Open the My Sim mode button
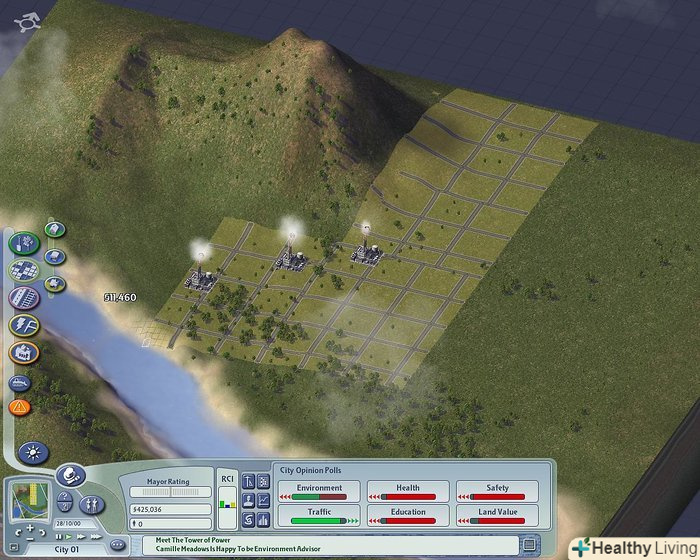The width and height of the screenshot is (700, 560). coord(92,503)
